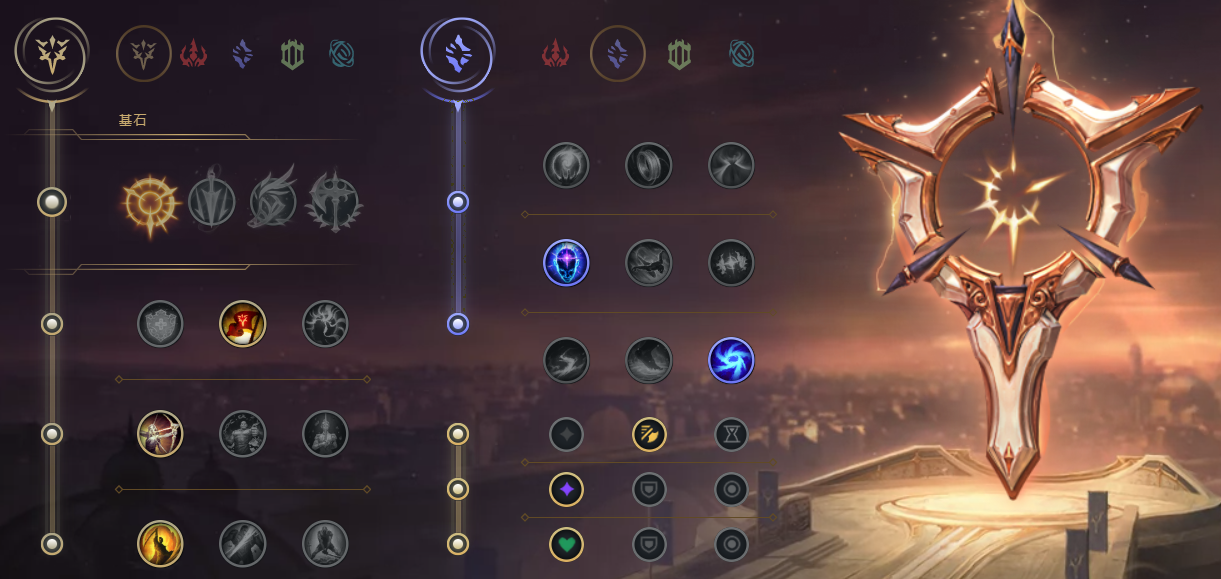Select the green heart health shard
The image size is (1221, 579).
click(x=566, y=544)
